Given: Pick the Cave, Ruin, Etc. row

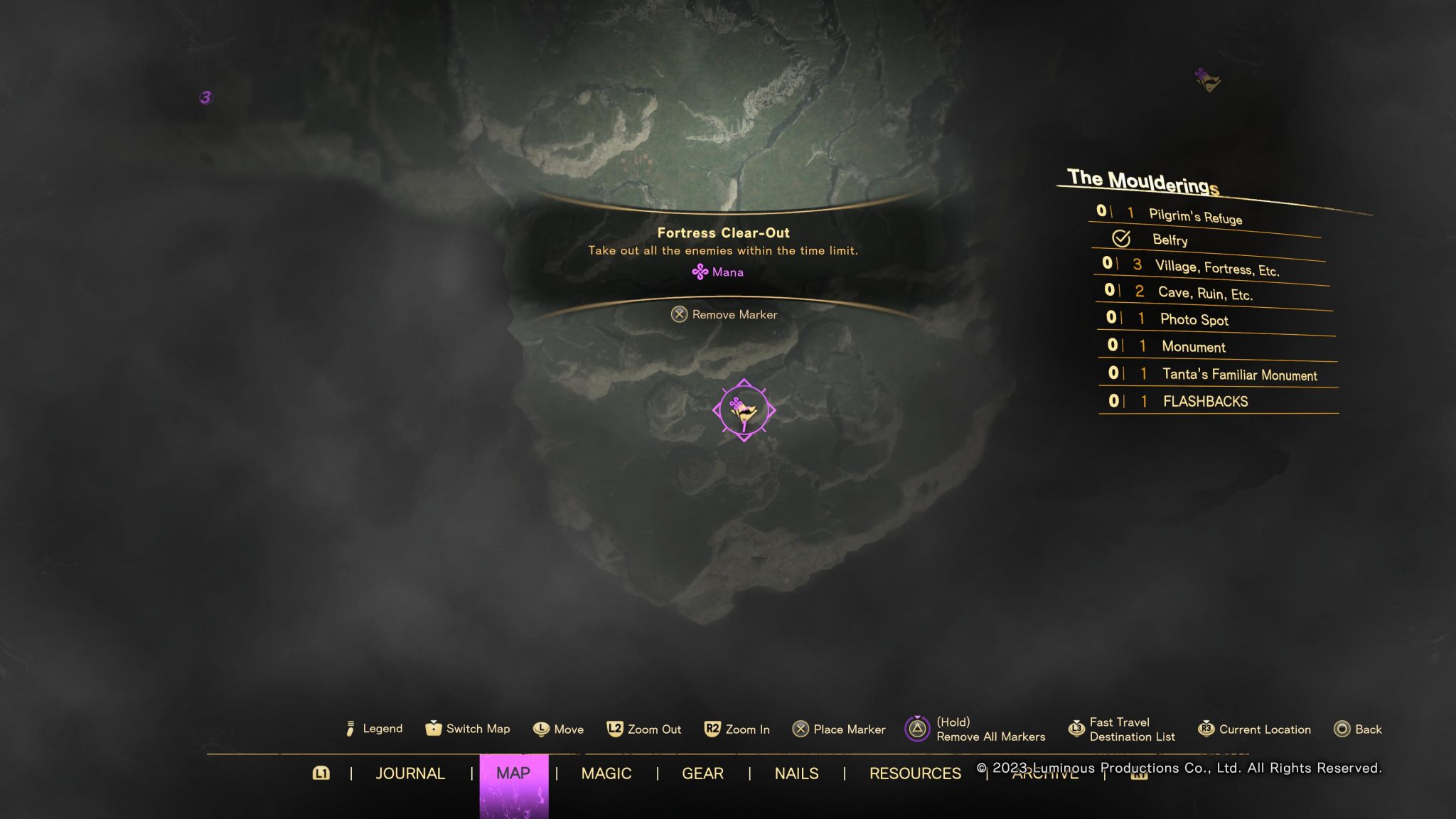Looking at the screenshot, I should (x=1204, y=293).
